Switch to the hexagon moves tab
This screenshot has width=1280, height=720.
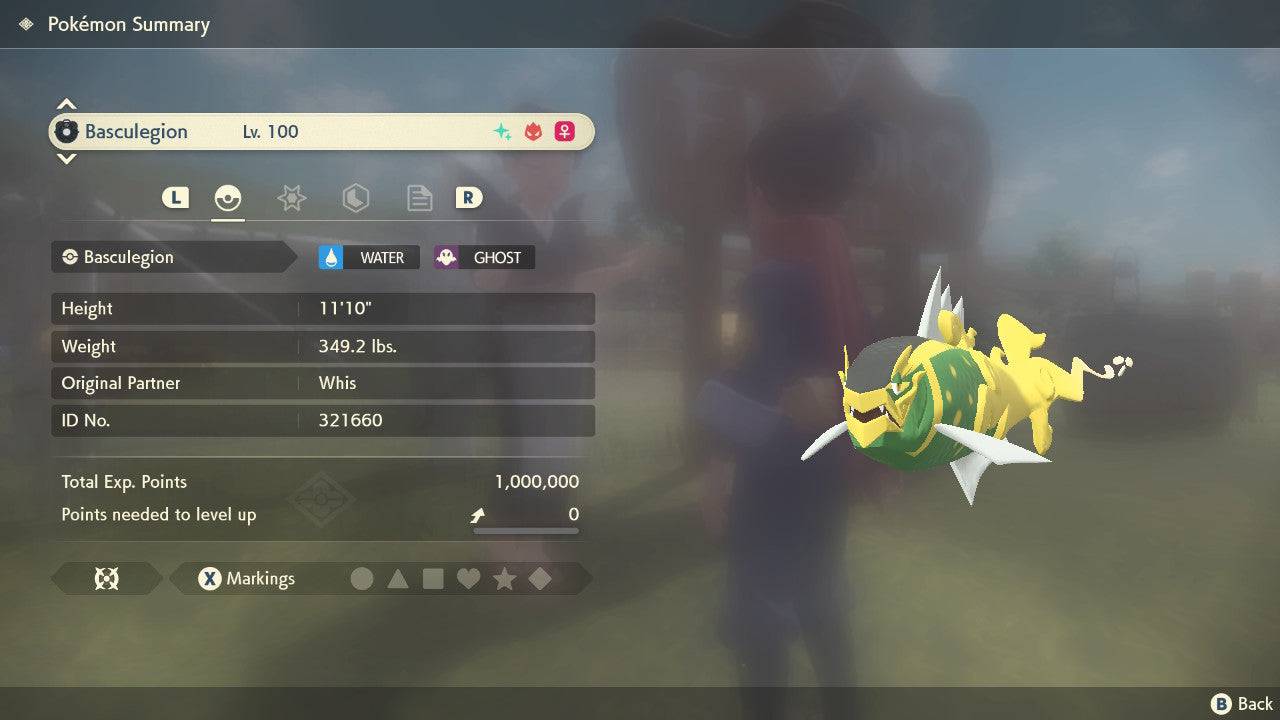355,198
